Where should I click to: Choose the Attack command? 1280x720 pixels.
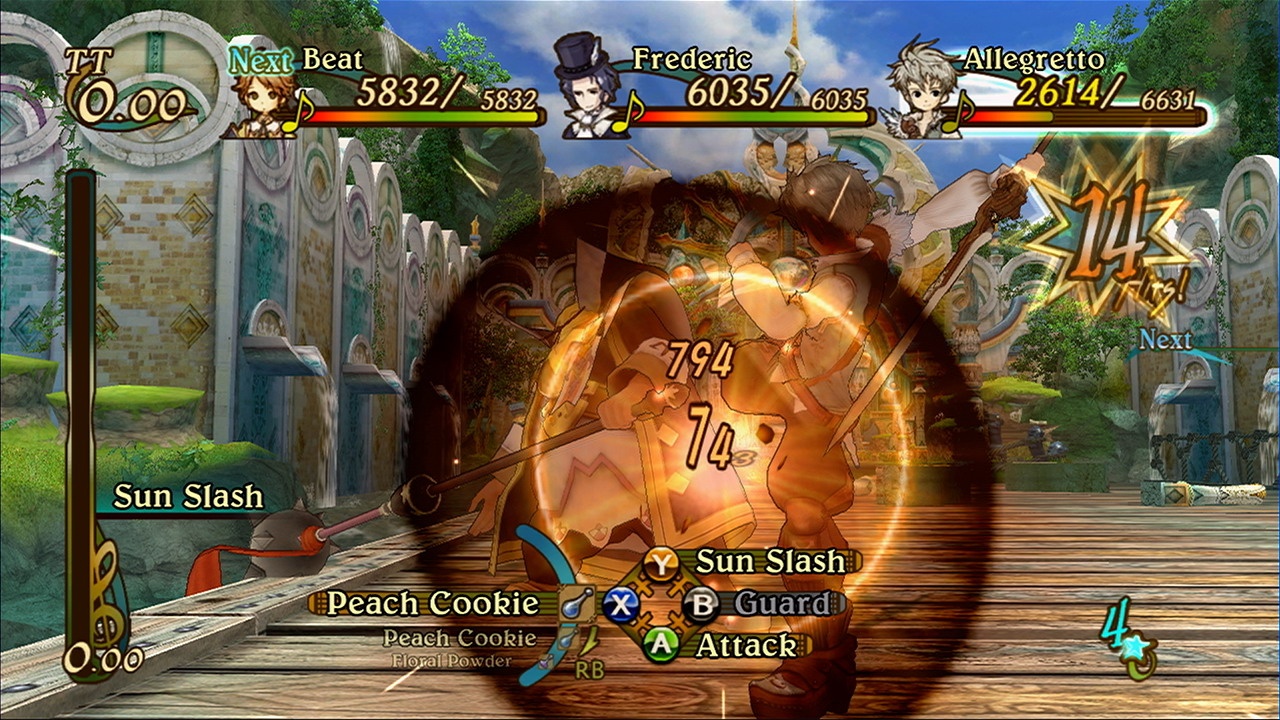tap(746, 646)
